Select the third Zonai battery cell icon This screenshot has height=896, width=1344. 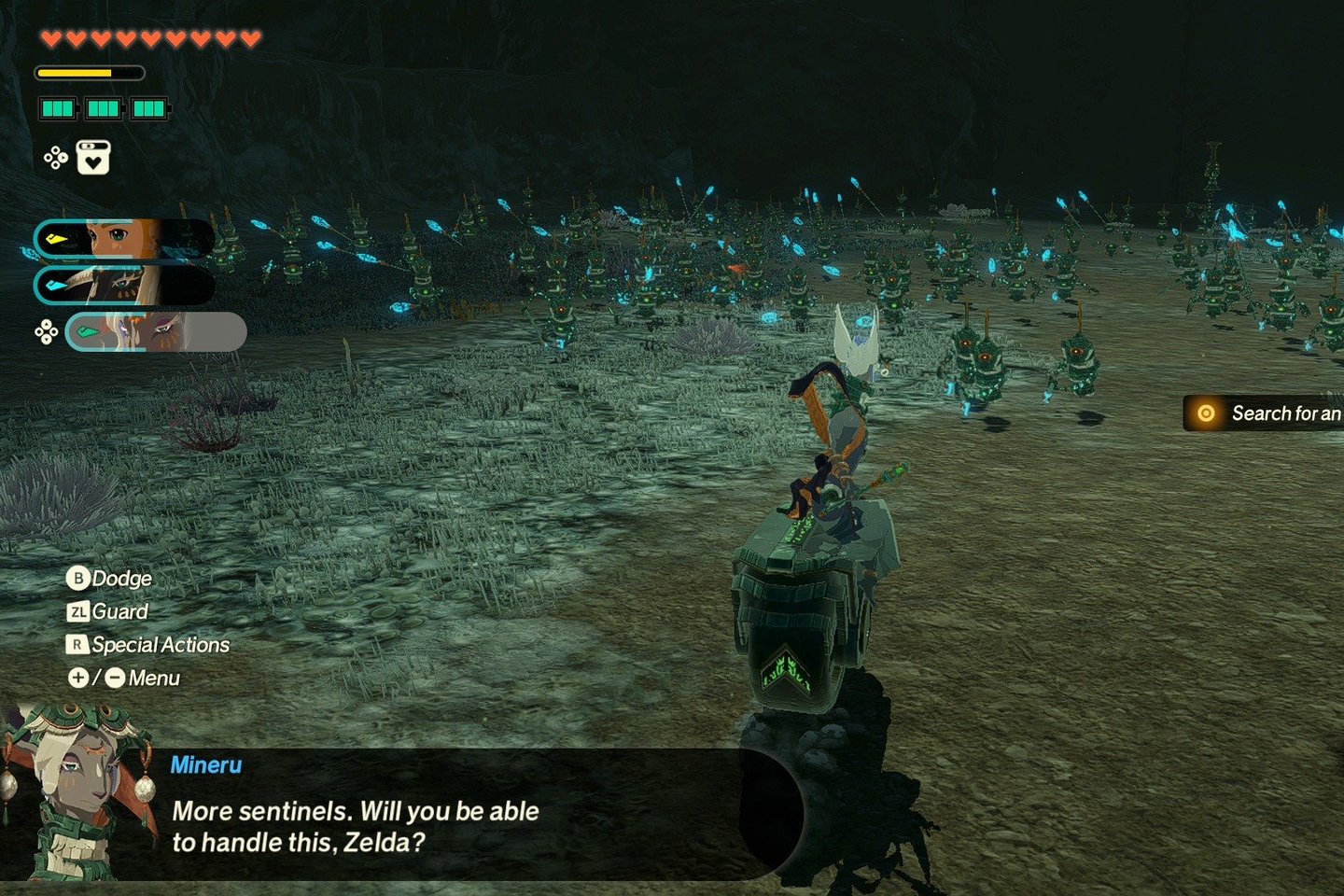[x=149, y=109]
